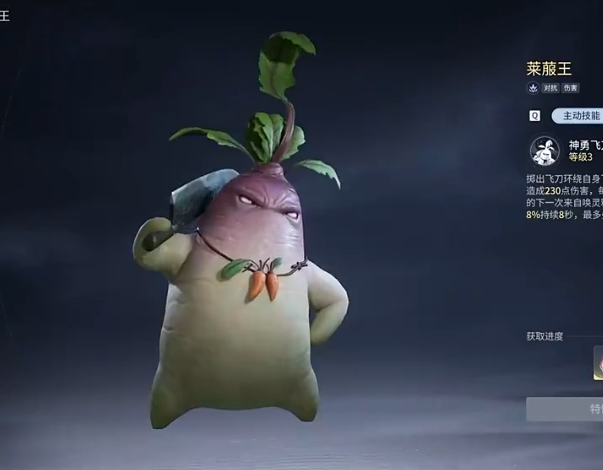This screenshot has height=470, width=603.
Task: Select the 伤害 tag under 莱菔王
Action: (570, 88)
